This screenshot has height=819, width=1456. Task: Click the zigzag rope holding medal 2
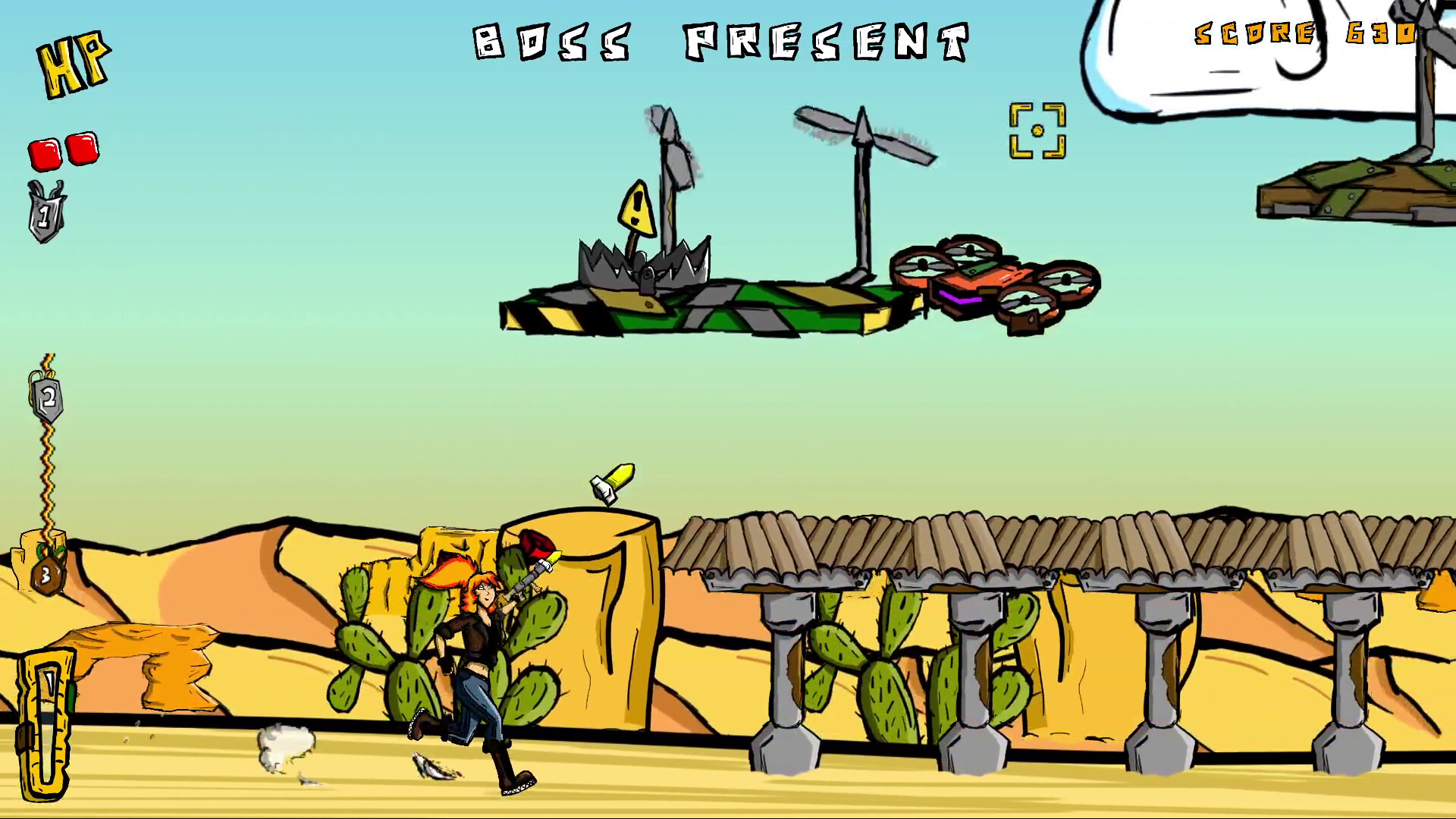point(47,463)
